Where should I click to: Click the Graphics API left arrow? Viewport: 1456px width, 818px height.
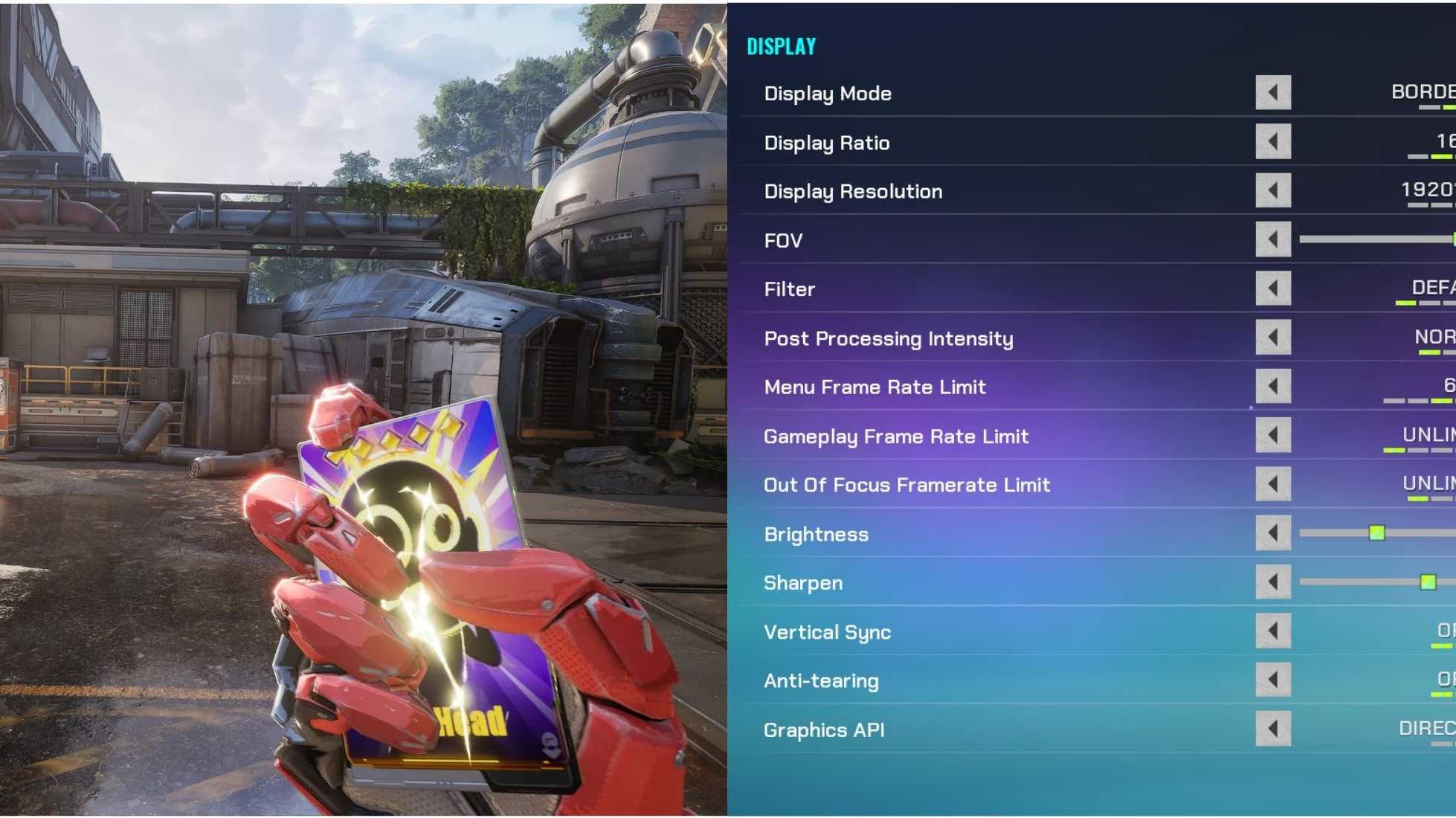pyautogui.click(x=1273, y=730)
